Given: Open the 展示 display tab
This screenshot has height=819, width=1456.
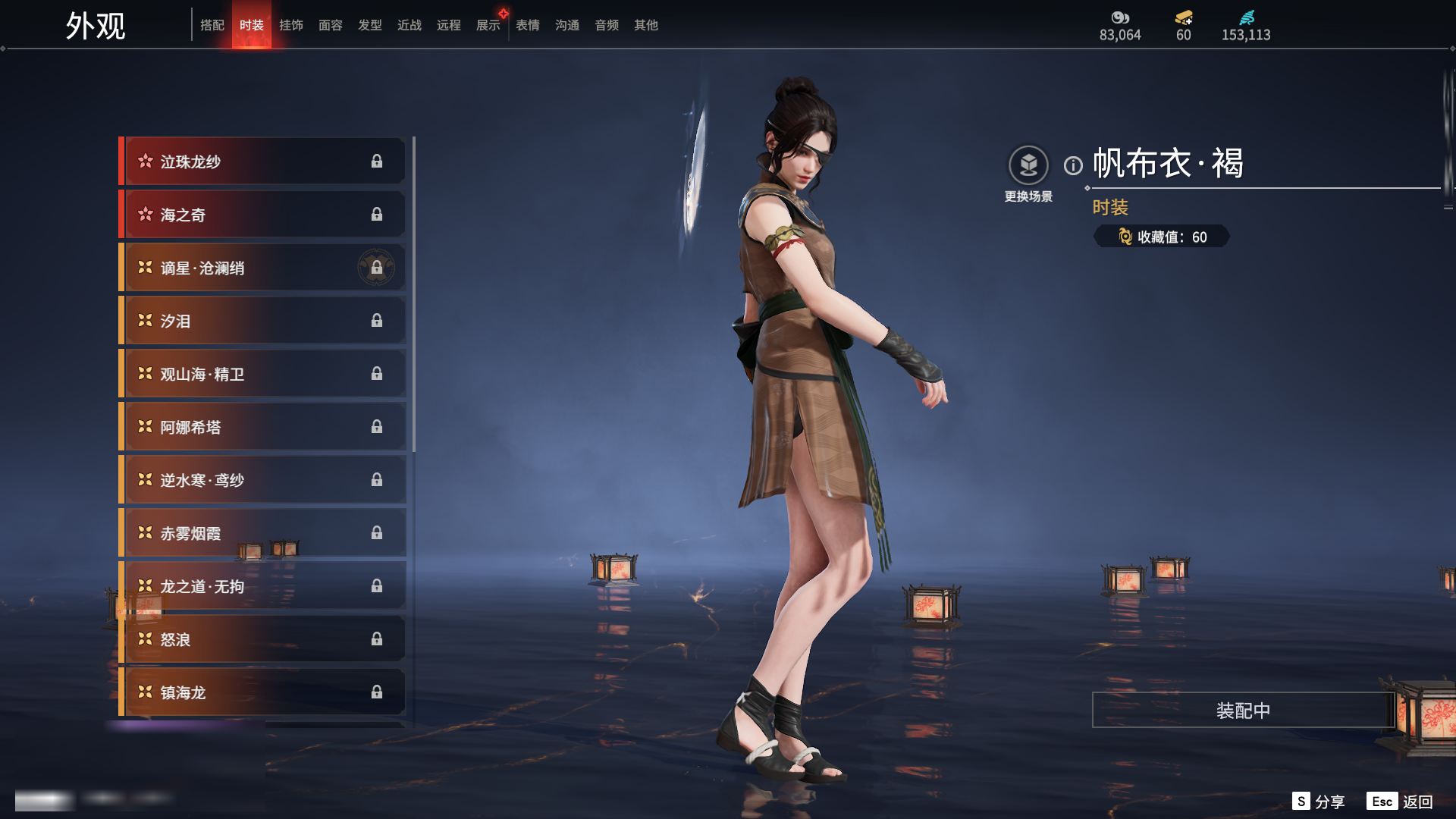Looking at the screenshot, I should 488,25.
